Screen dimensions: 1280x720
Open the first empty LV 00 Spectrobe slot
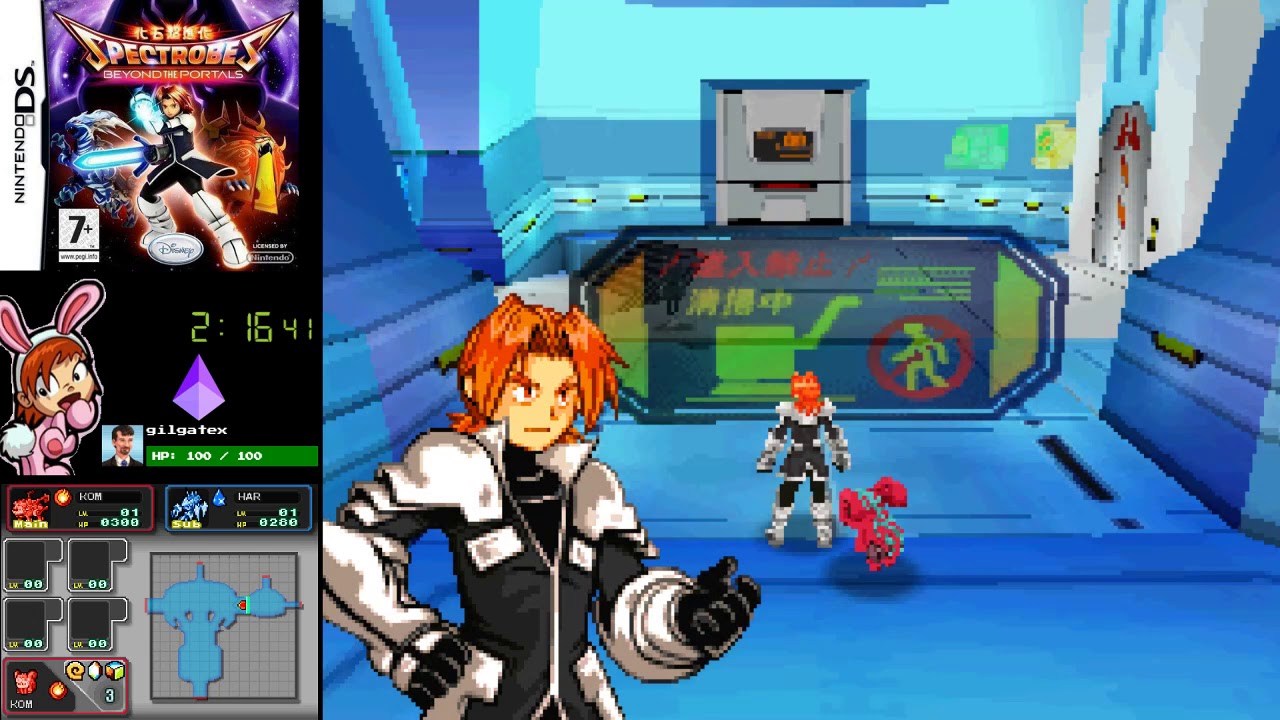click(x=33, y=564)
